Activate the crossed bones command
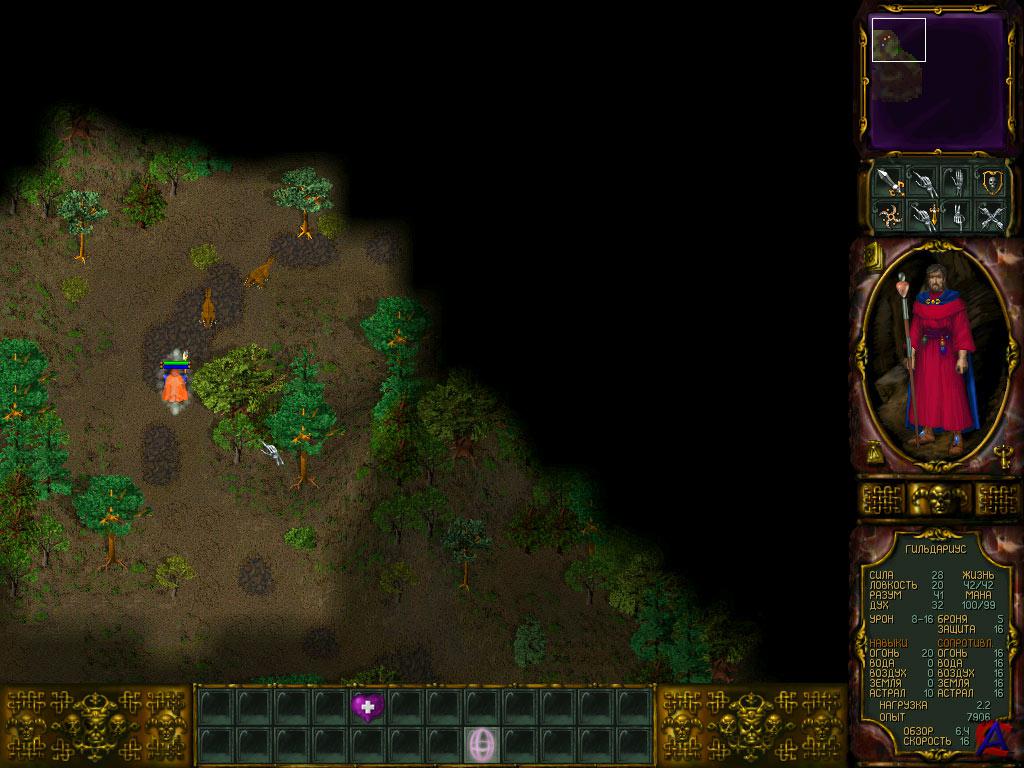The width and height of the screenshot is (1024, 768). pyautogui.click(x=990, y=214)
